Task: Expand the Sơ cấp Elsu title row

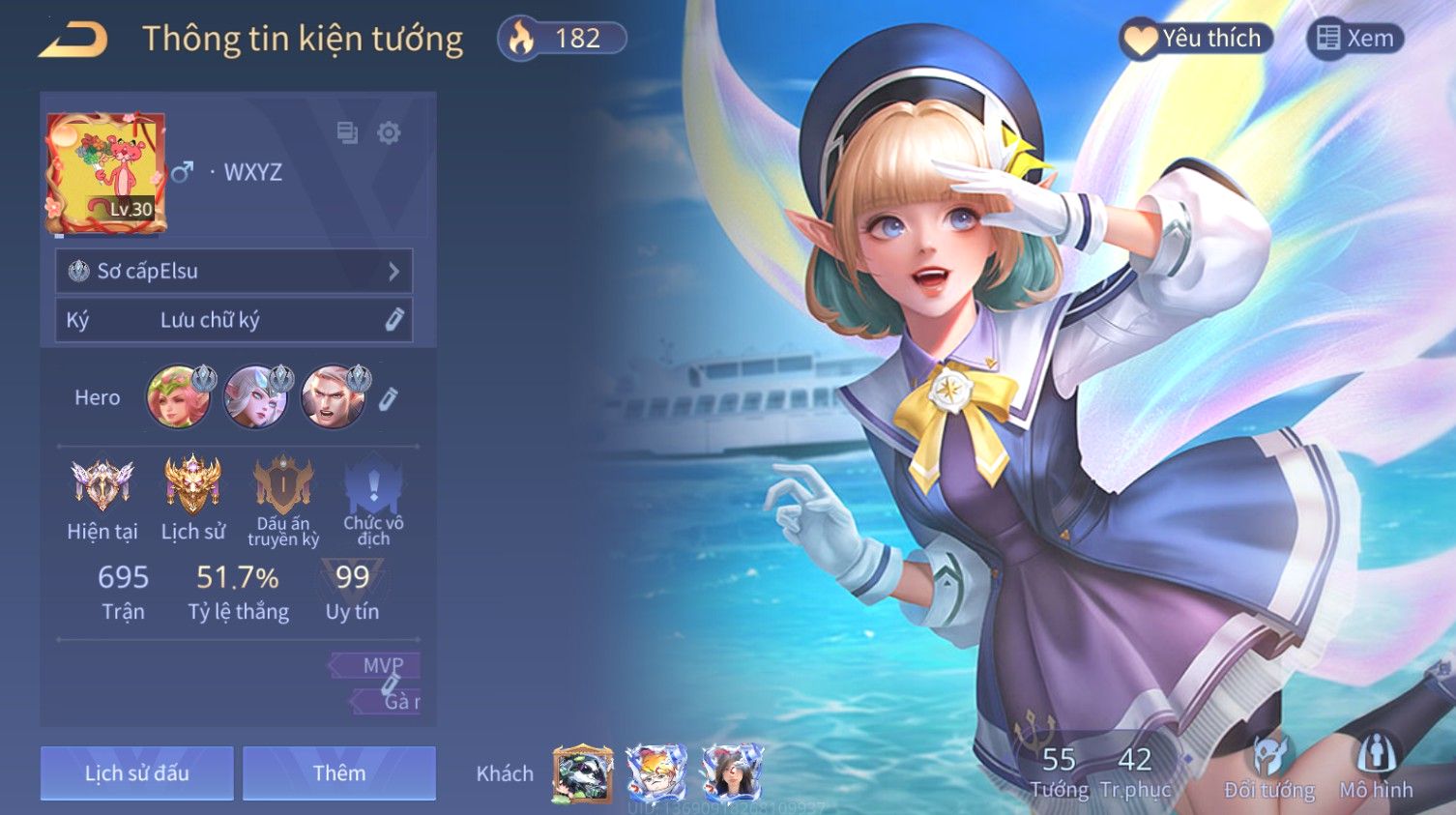Action: [234, 272]
